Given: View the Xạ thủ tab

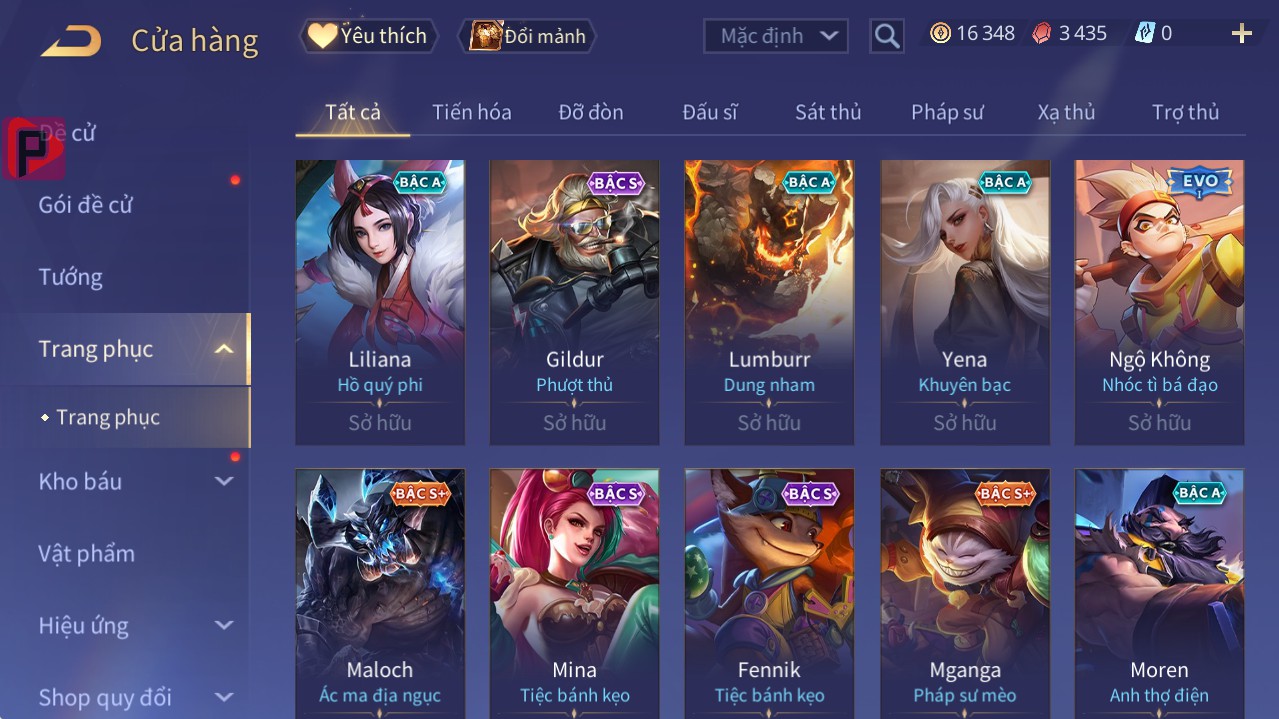Looking at the screenshot, I should click(1066, 112).
